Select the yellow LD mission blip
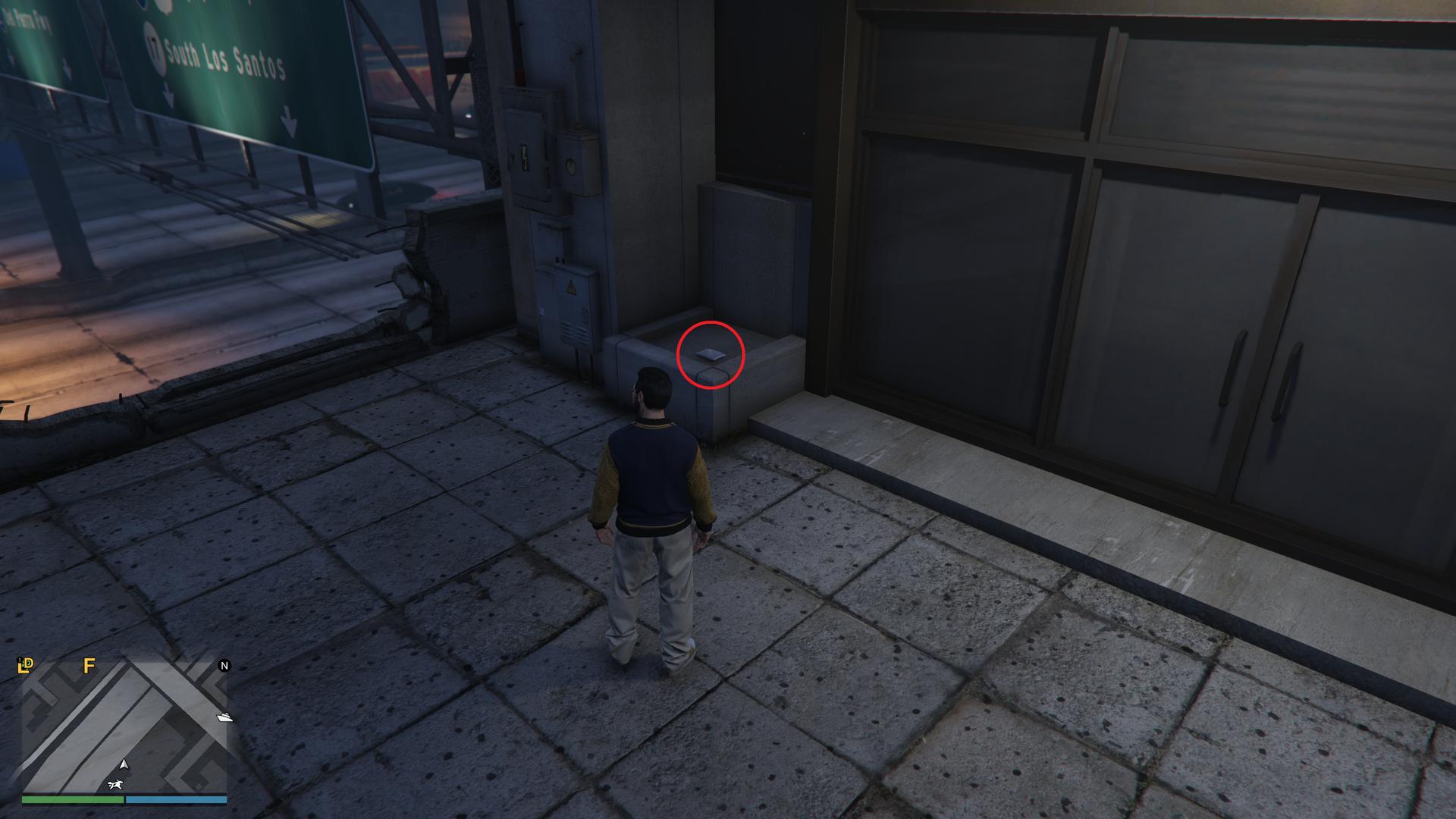This screenshot has height=819, width=1456. pyautogui.click(x=26, y=666)
